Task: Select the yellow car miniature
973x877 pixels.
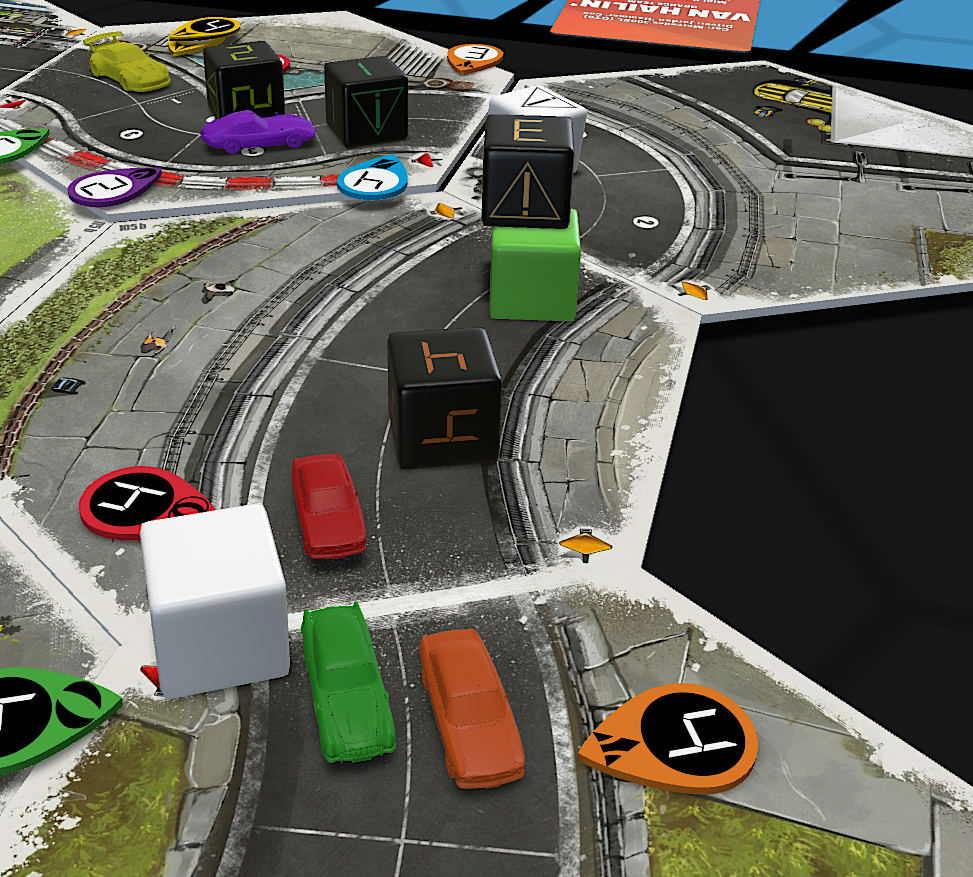Action: [x=128, y=65]
